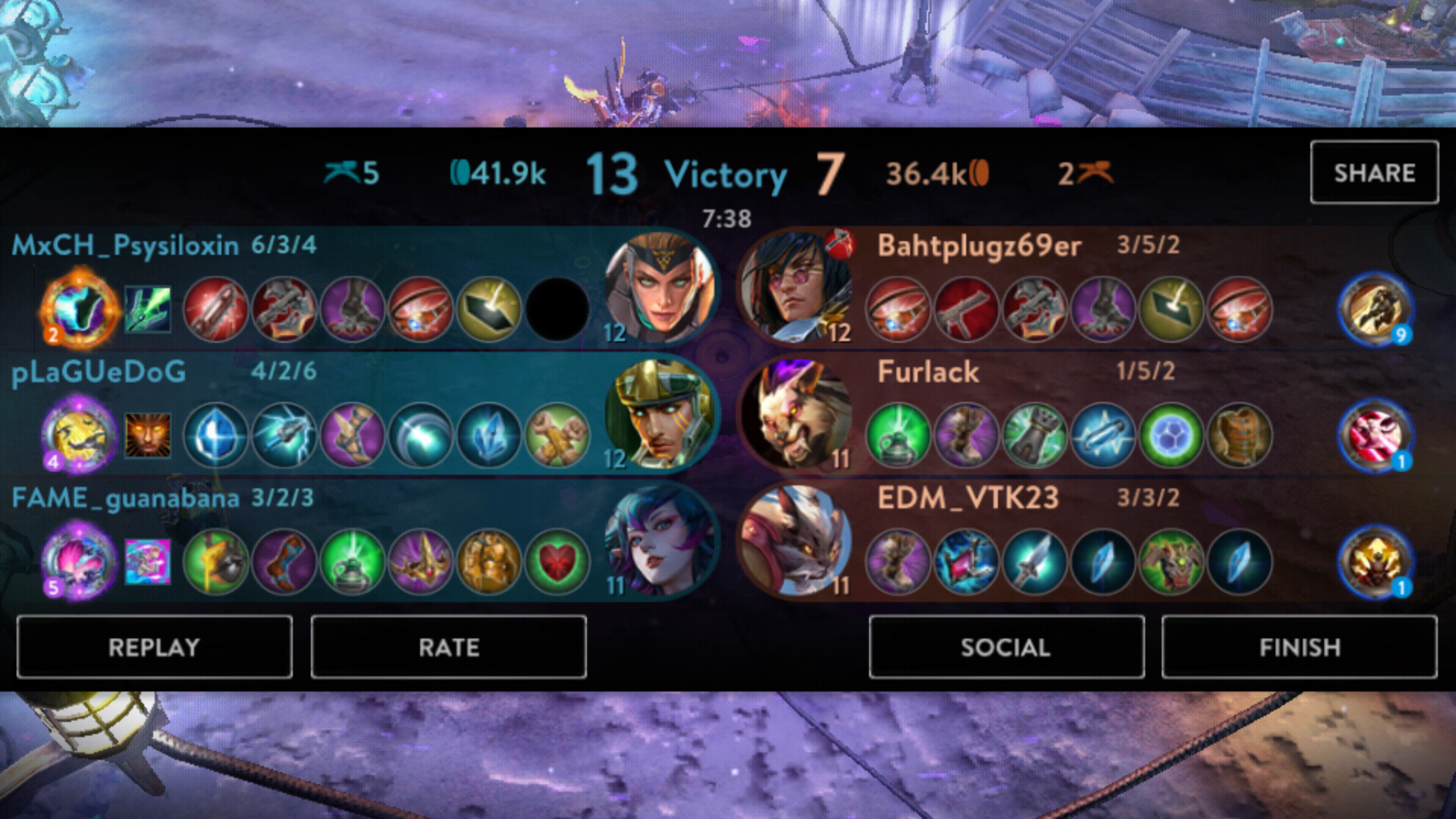Open the SOCIAL panel
This screenshot has height=819, width=1456.
click(1006, 647)
